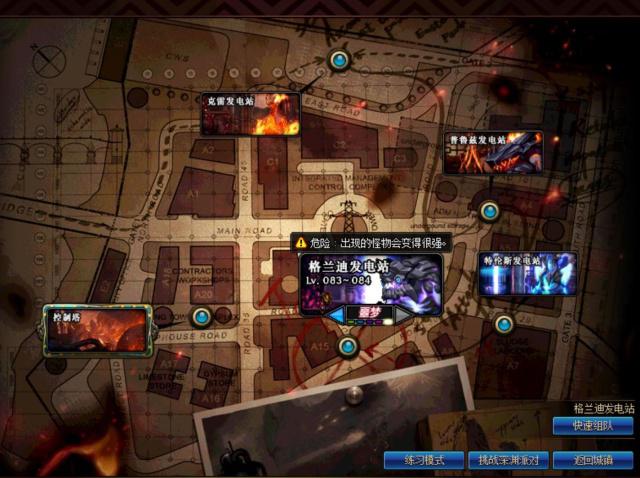The width and height of the screenshot is (640, 478).
Task: Pick the 特伦斯发电站 dungeon tile
Action: (x=527, y=274)
